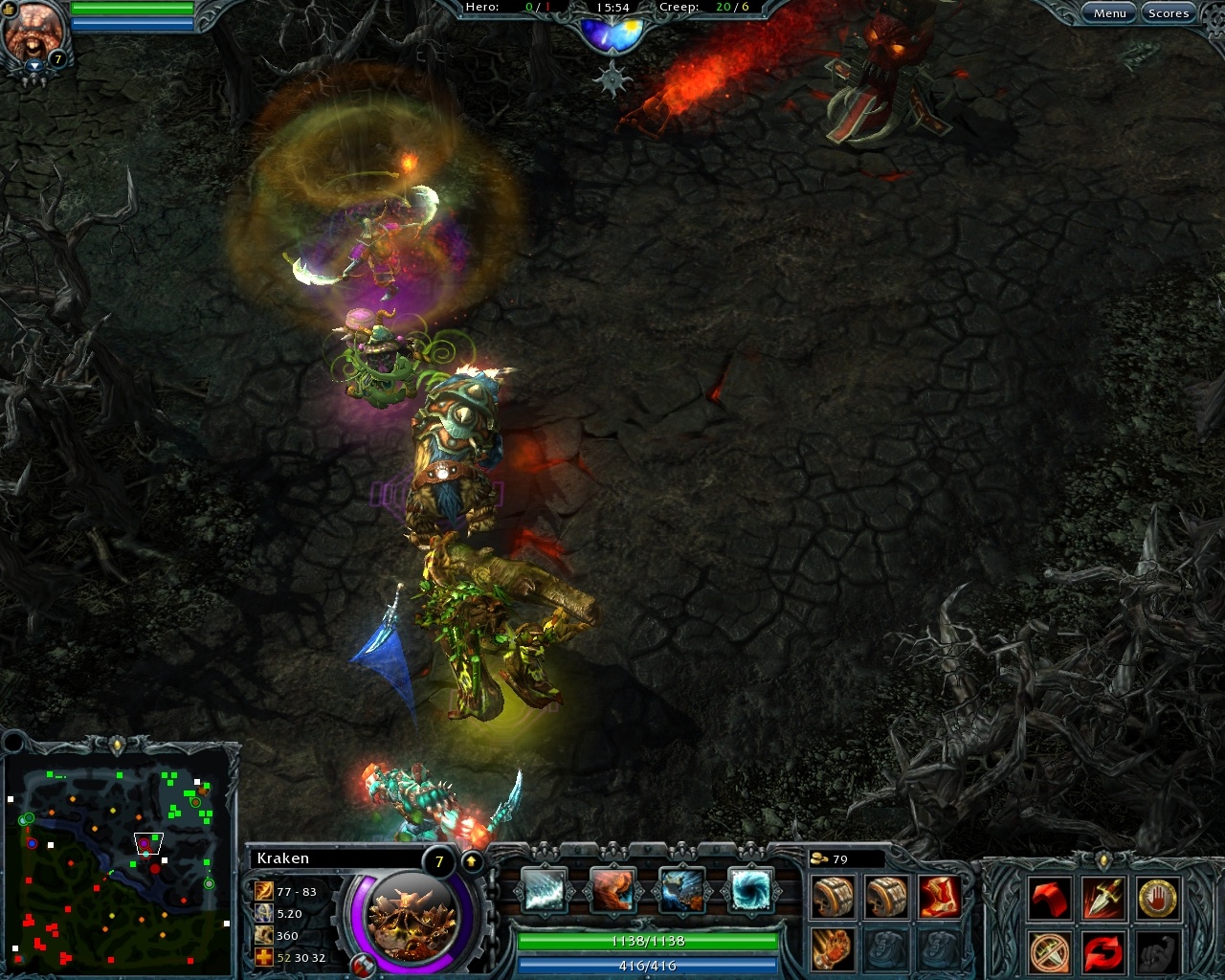Viewport: 1225px width, 980px height.
Task: Open the Scores panel
Action: coord(1169,12)
